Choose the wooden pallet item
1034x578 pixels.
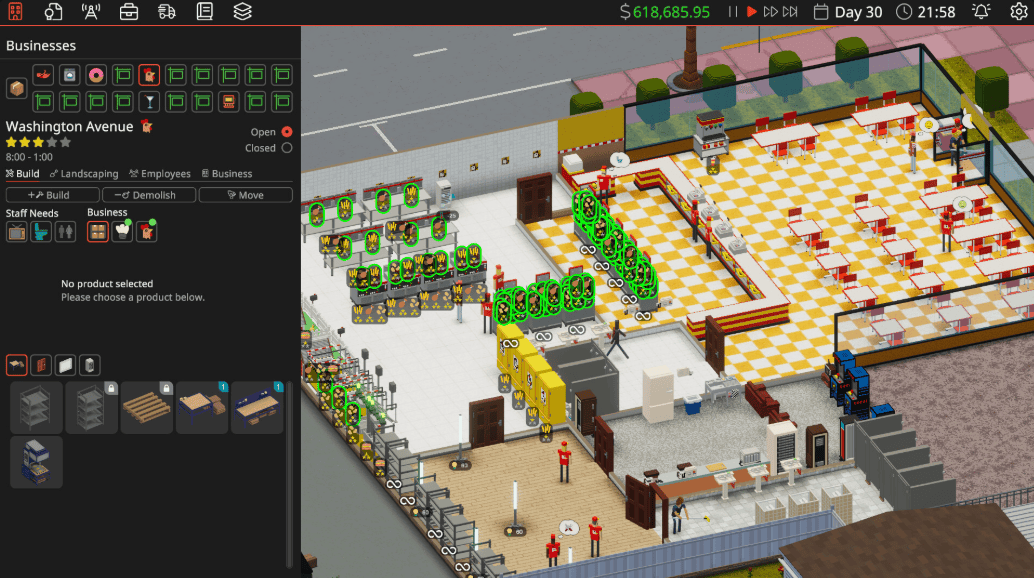(147, 407)
